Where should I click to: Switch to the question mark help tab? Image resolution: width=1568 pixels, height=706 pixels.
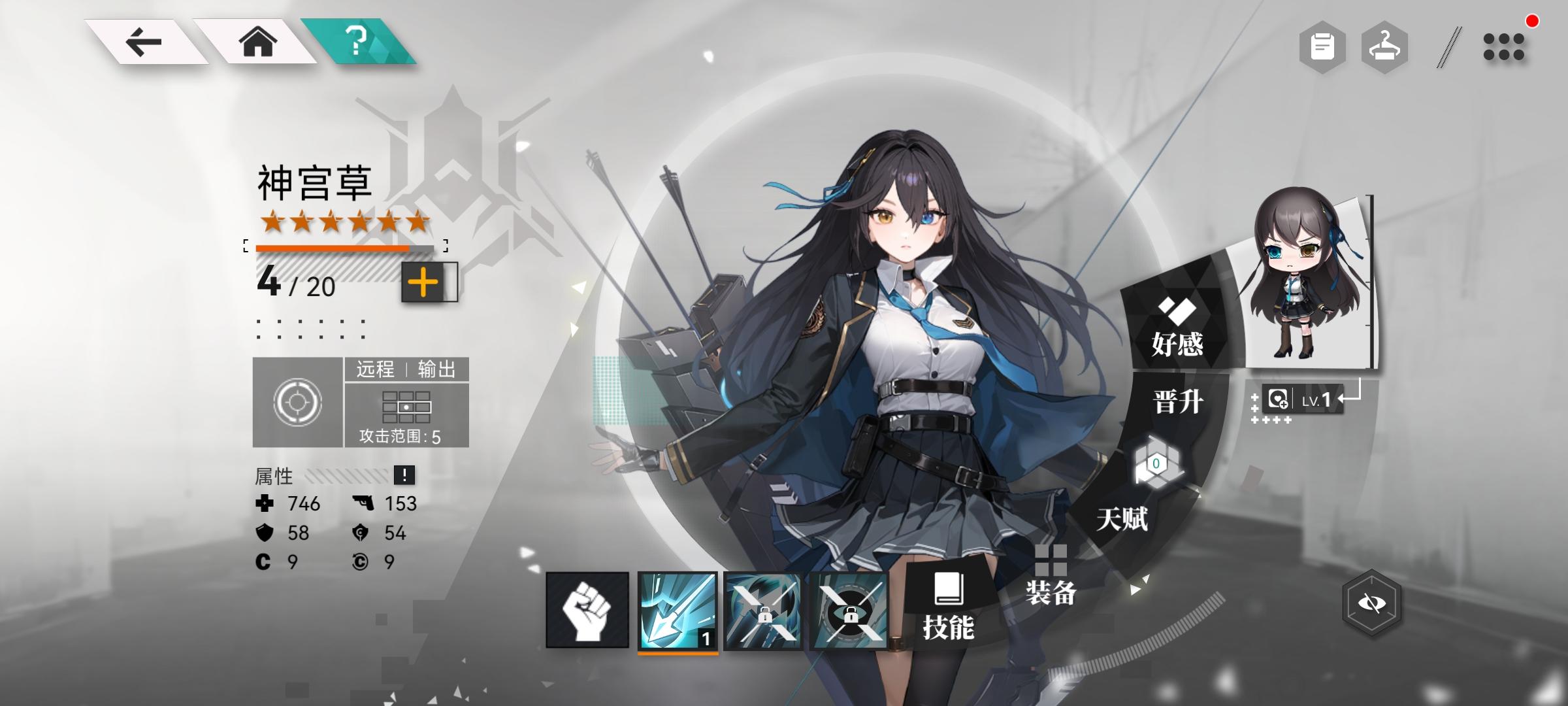coord(357,42)
